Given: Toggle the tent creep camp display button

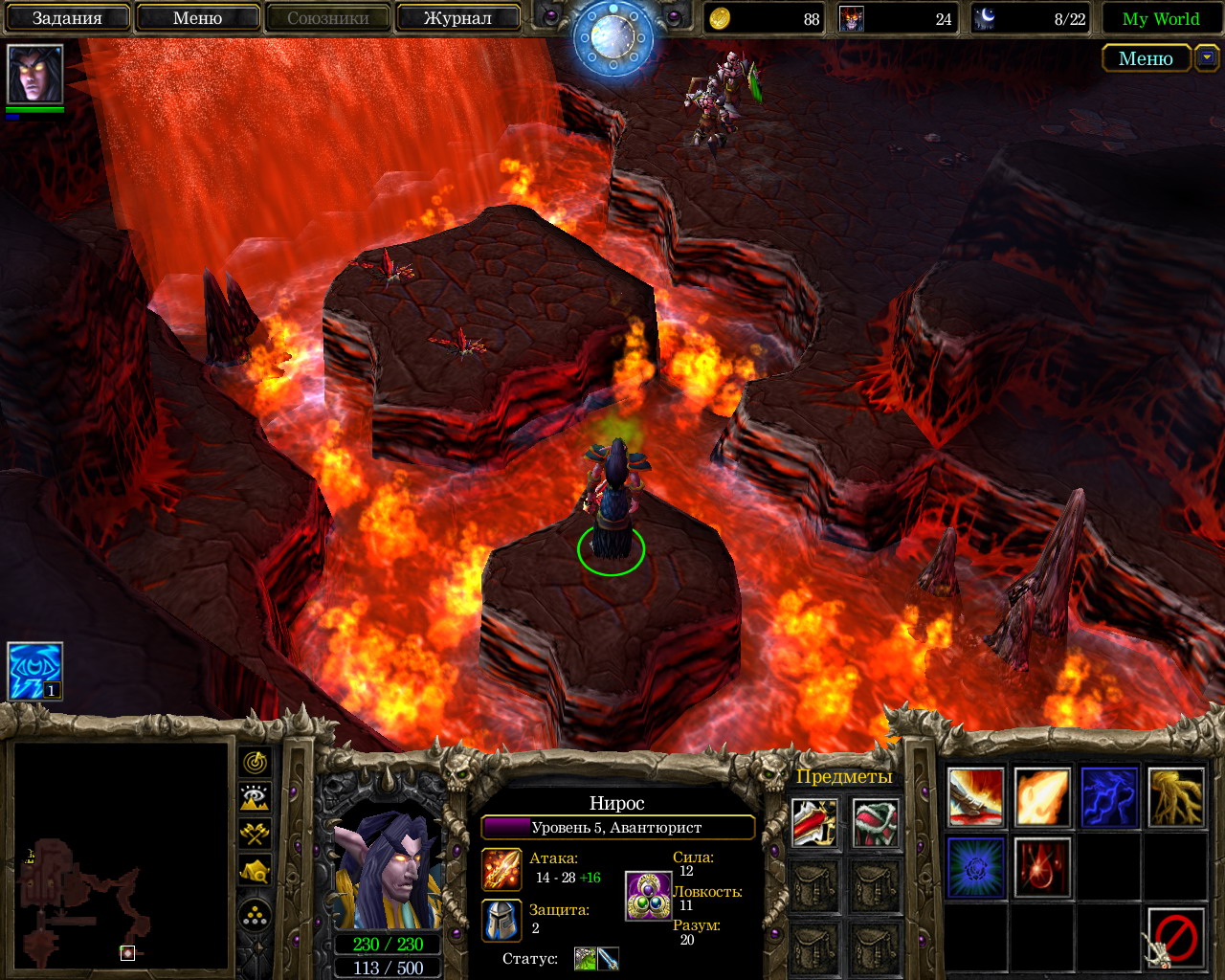Looking at the screenshot, I should click(255, 870).
